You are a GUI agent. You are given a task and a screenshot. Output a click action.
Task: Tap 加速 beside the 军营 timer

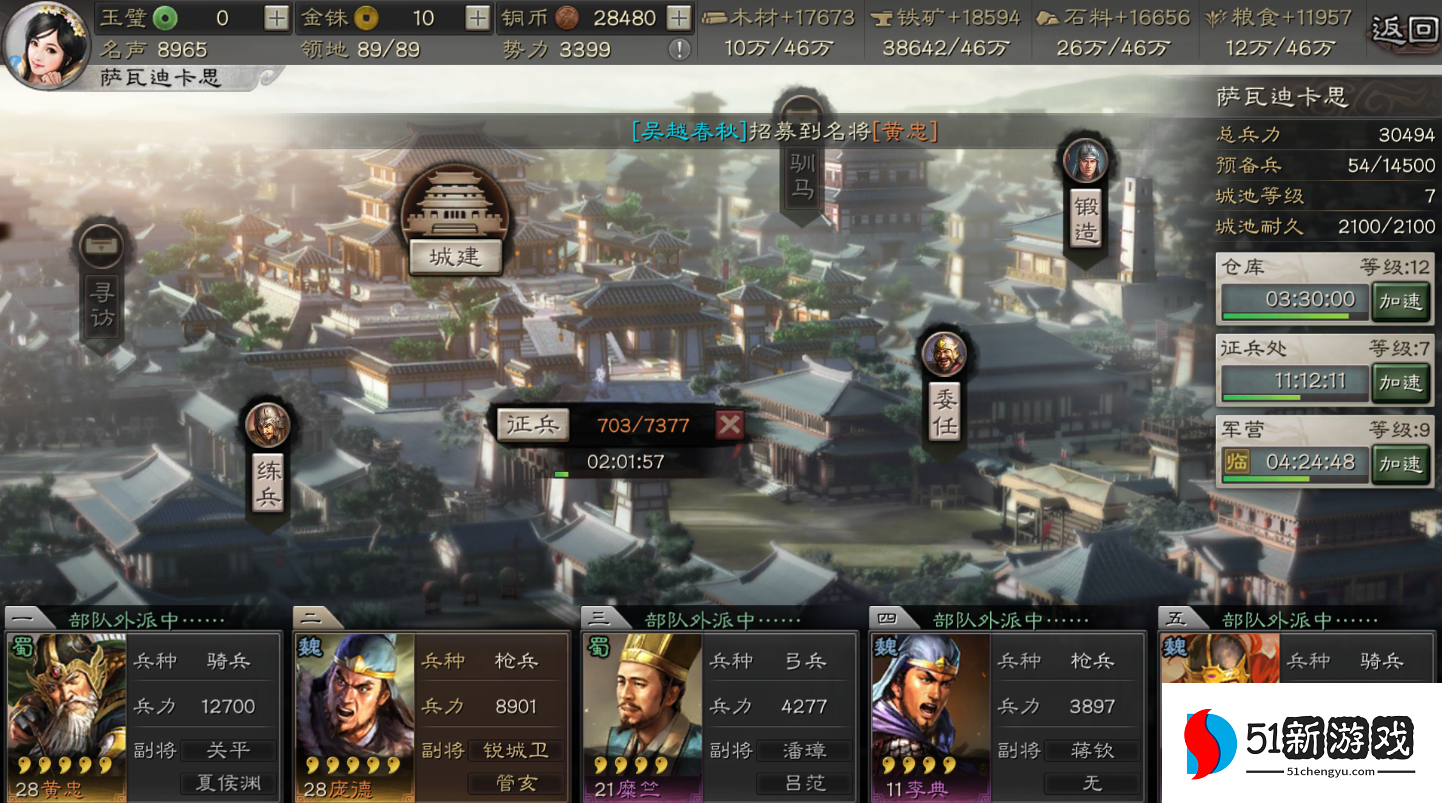[x=1403, y=463]
